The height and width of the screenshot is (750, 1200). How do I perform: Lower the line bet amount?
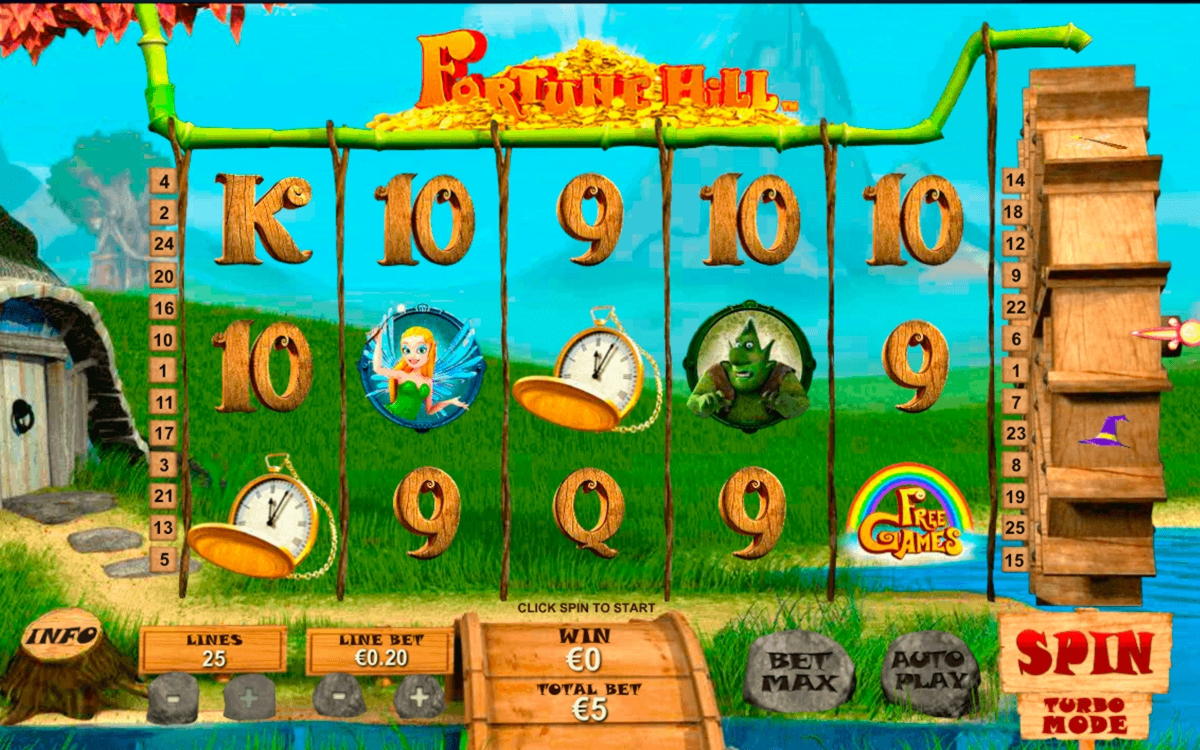point(339,697)
